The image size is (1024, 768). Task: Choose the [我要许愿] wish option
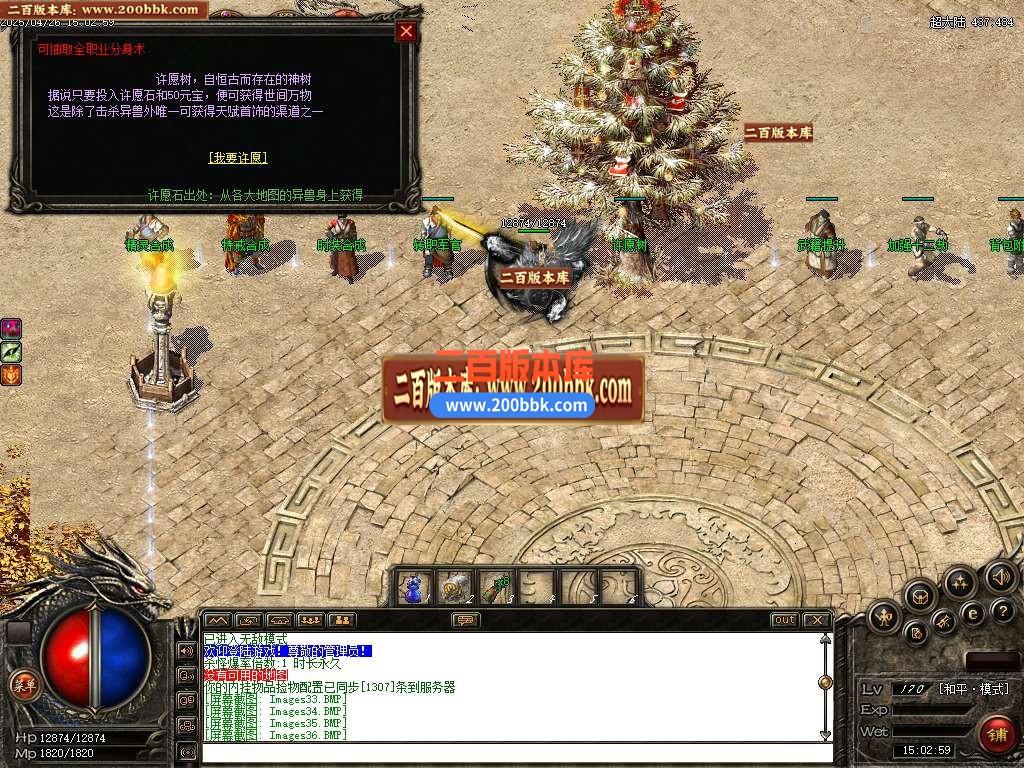pos(238,158)
